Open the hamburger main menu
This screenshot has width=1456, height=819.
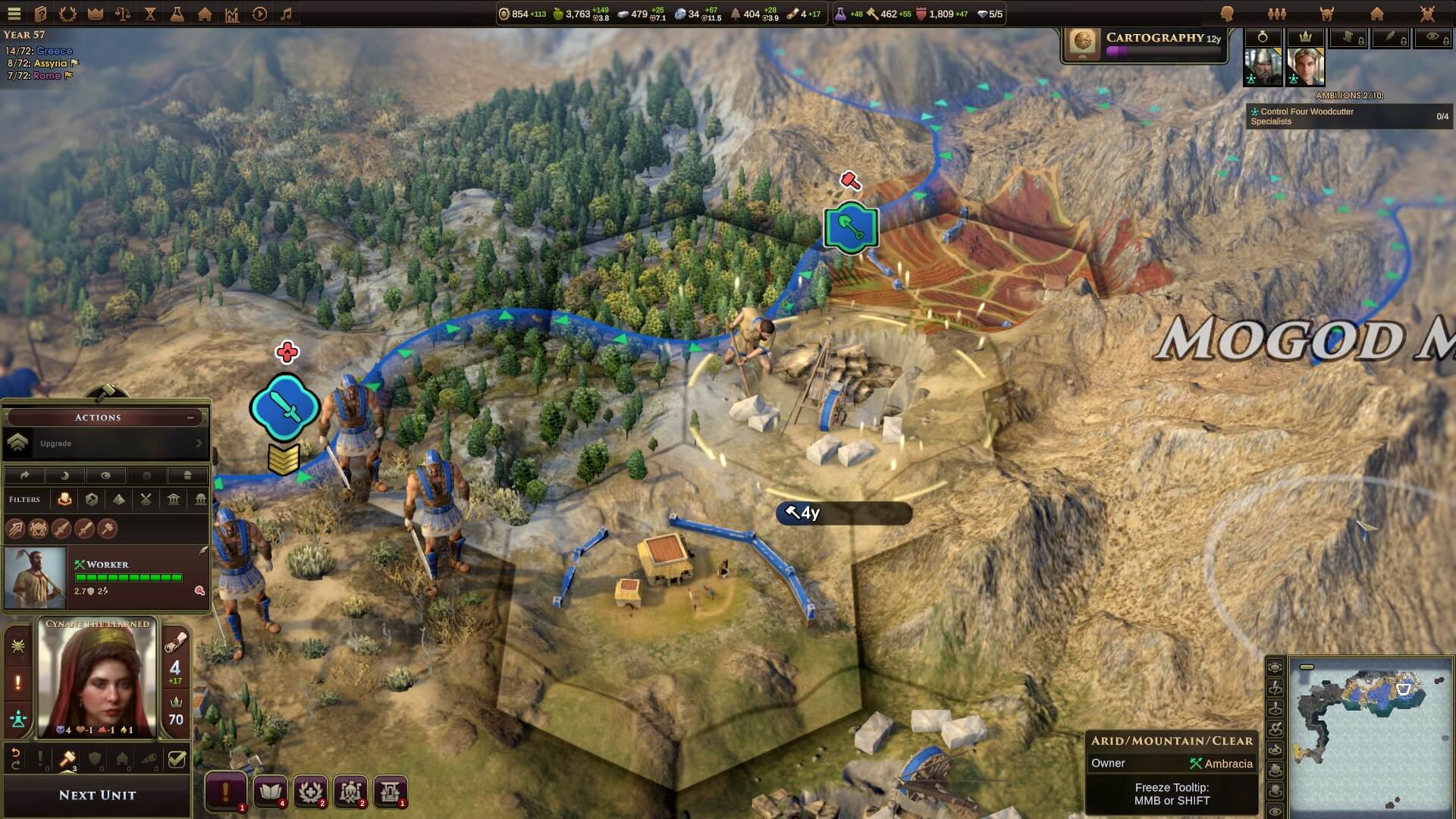coord(14,14)
